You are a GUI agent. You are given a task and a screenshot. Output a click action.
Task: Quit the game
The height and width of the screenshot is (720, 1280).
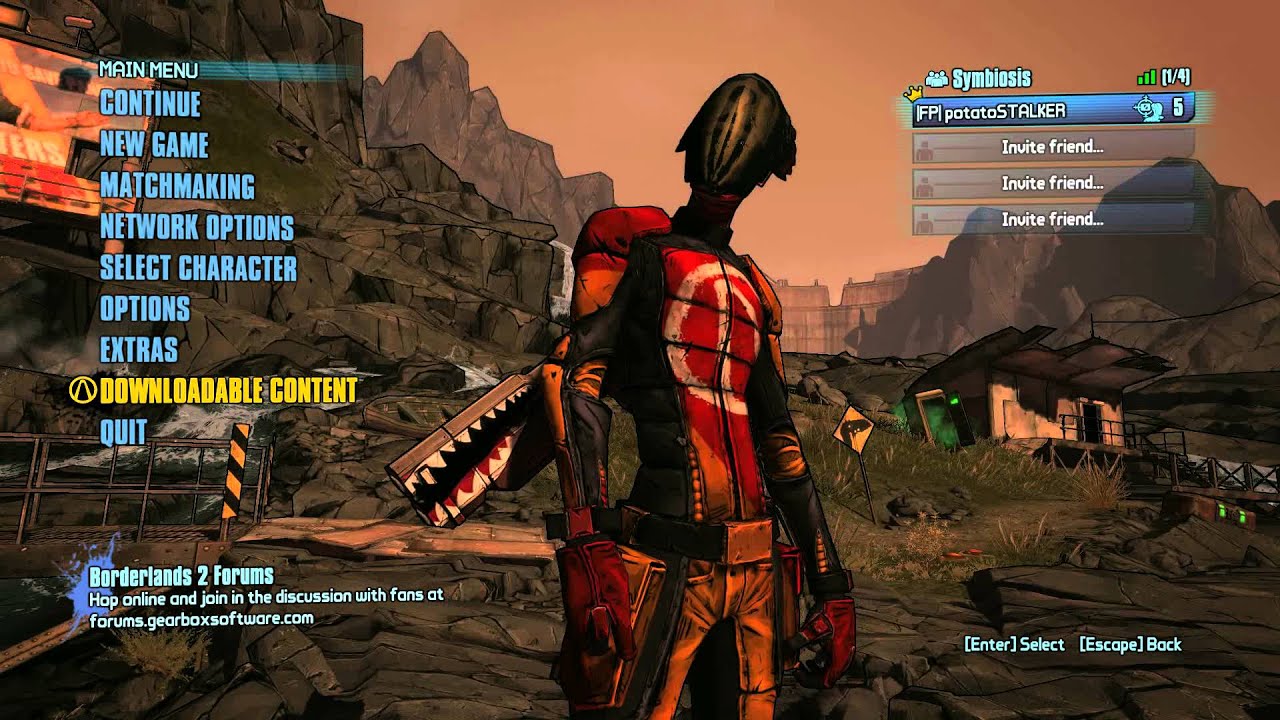point(124,432)
